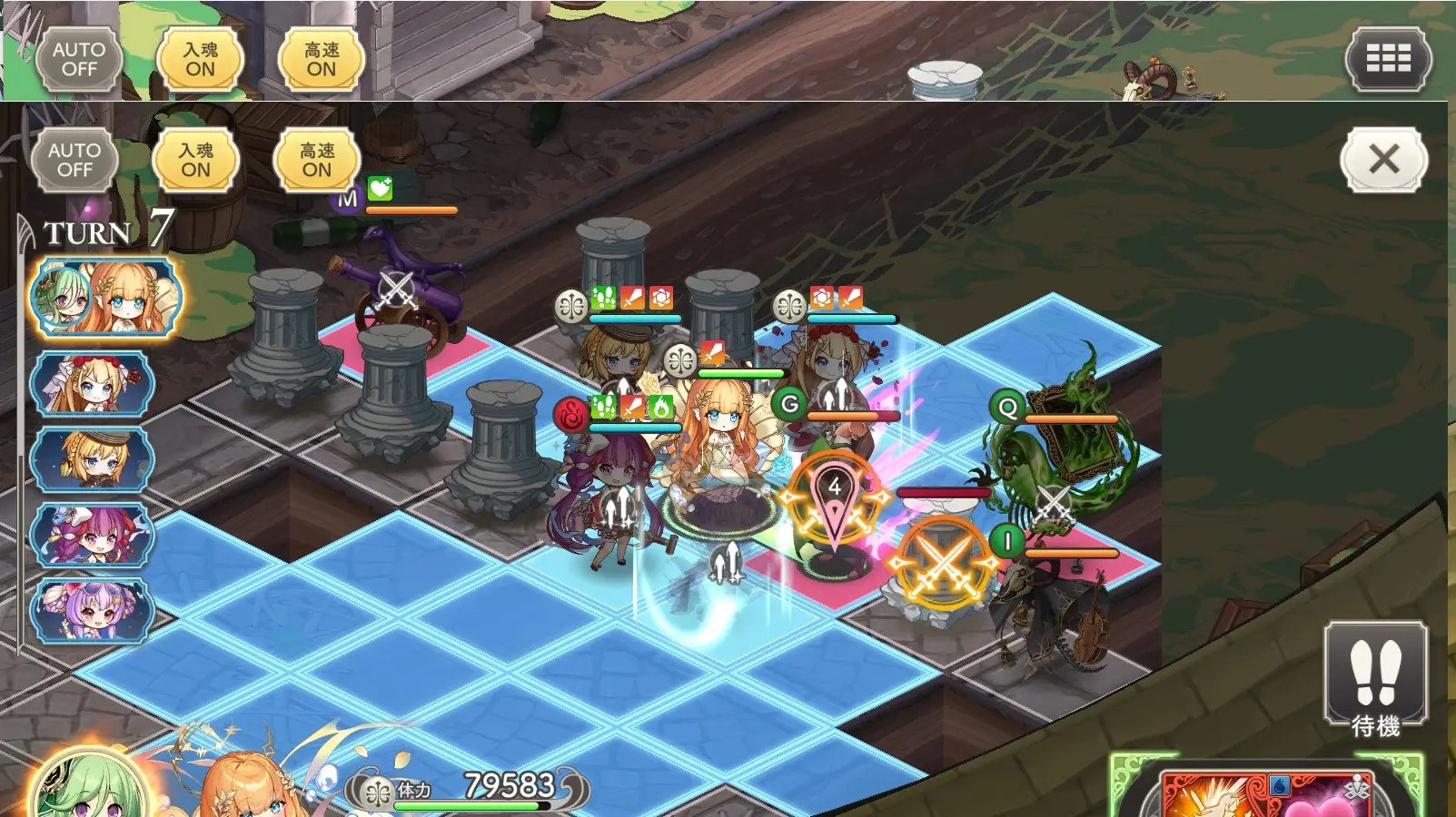1456x817 pixels.
Task: Open the grid menu button
Action: tap(1388, 59)
